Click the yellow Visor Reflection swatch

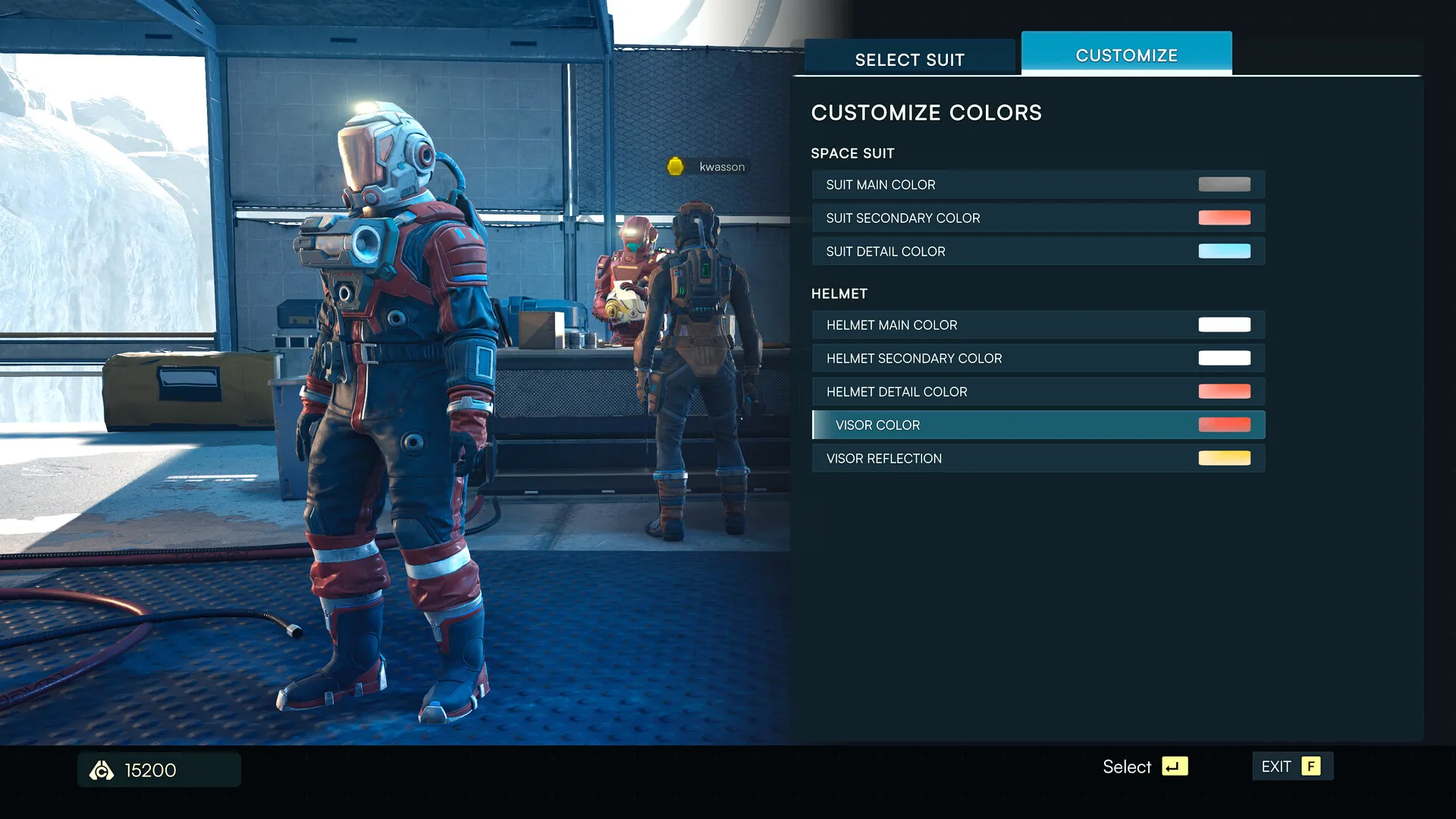click(1224, 458)
